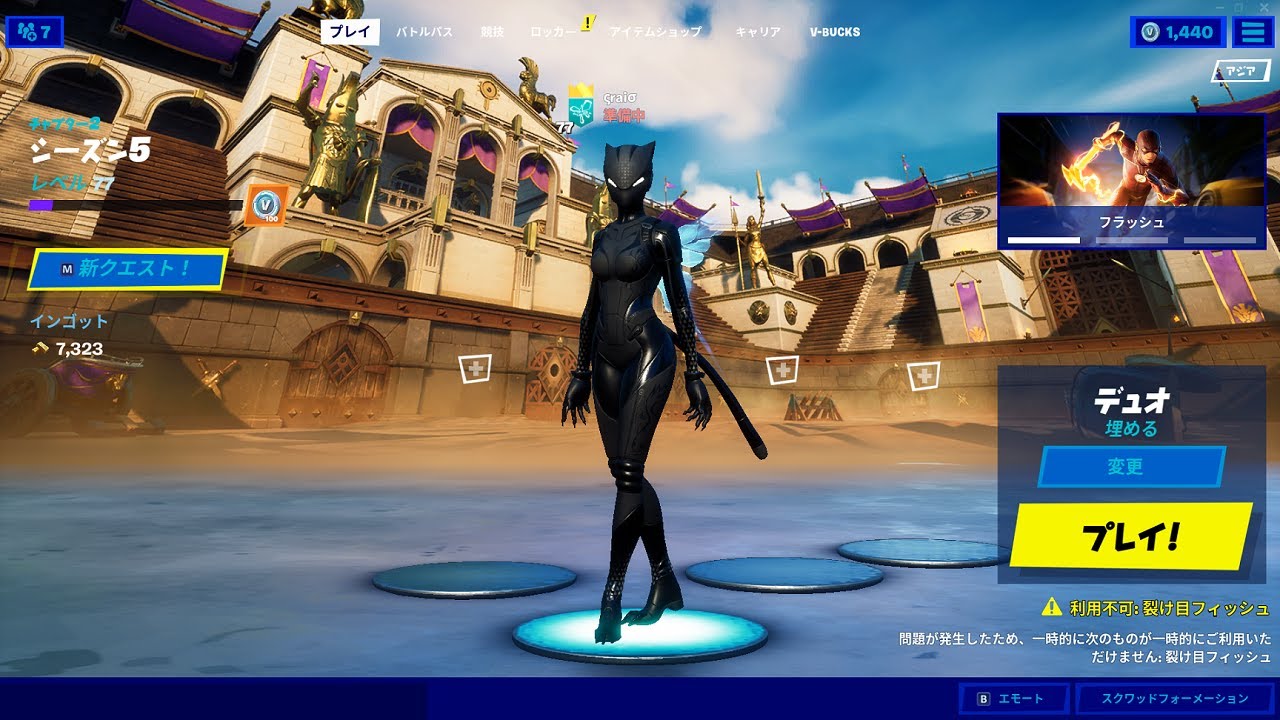Visit the アイテムショップ tab

click(655, 32)
